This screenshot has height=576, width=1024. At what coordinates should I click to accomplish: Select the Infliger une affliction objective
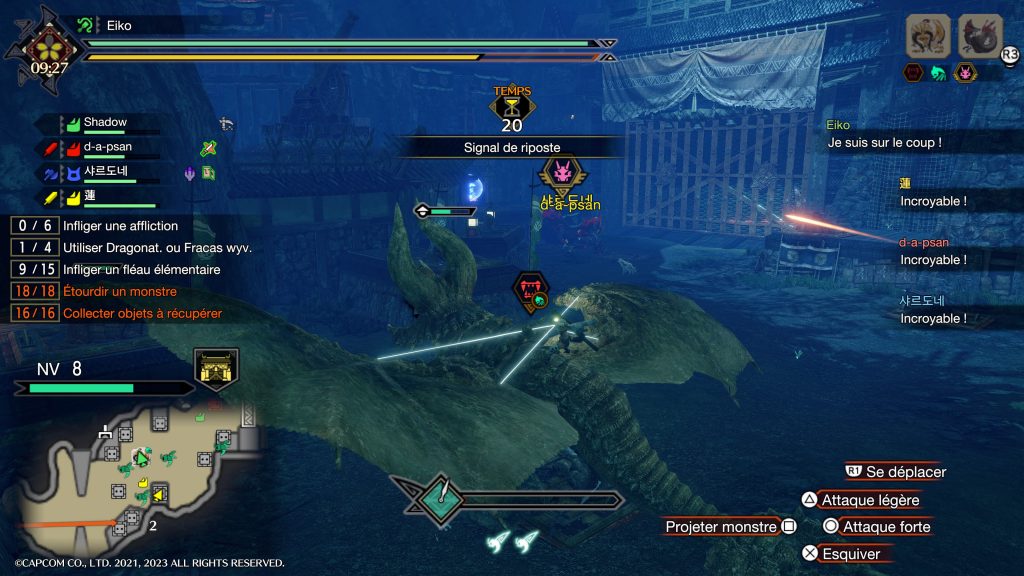[x=120, y=226]
